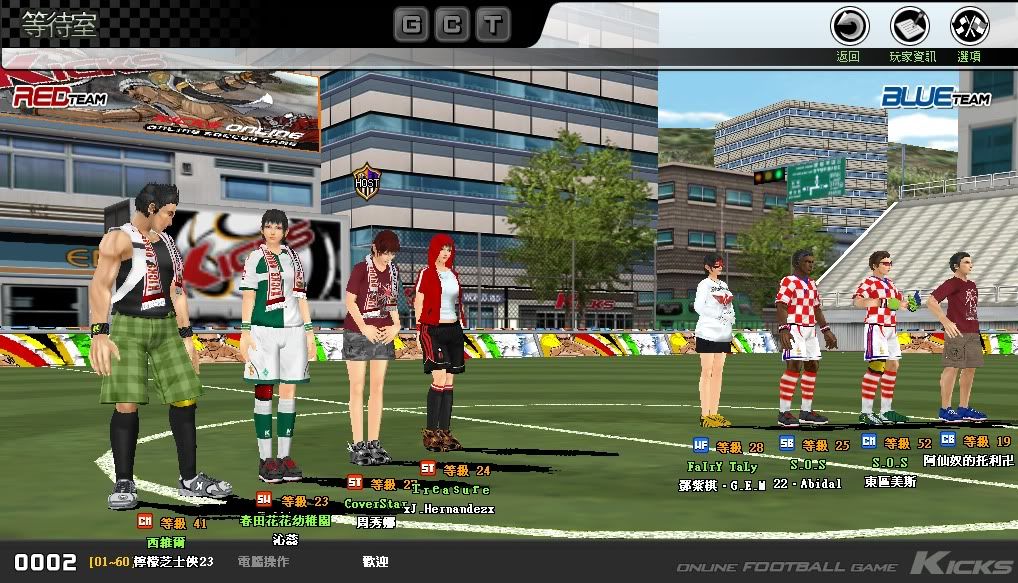This screenshot has width=1018, height=583.
Task: Select player xJ.Hernandezx nameplate
Action: click(455, 508)
